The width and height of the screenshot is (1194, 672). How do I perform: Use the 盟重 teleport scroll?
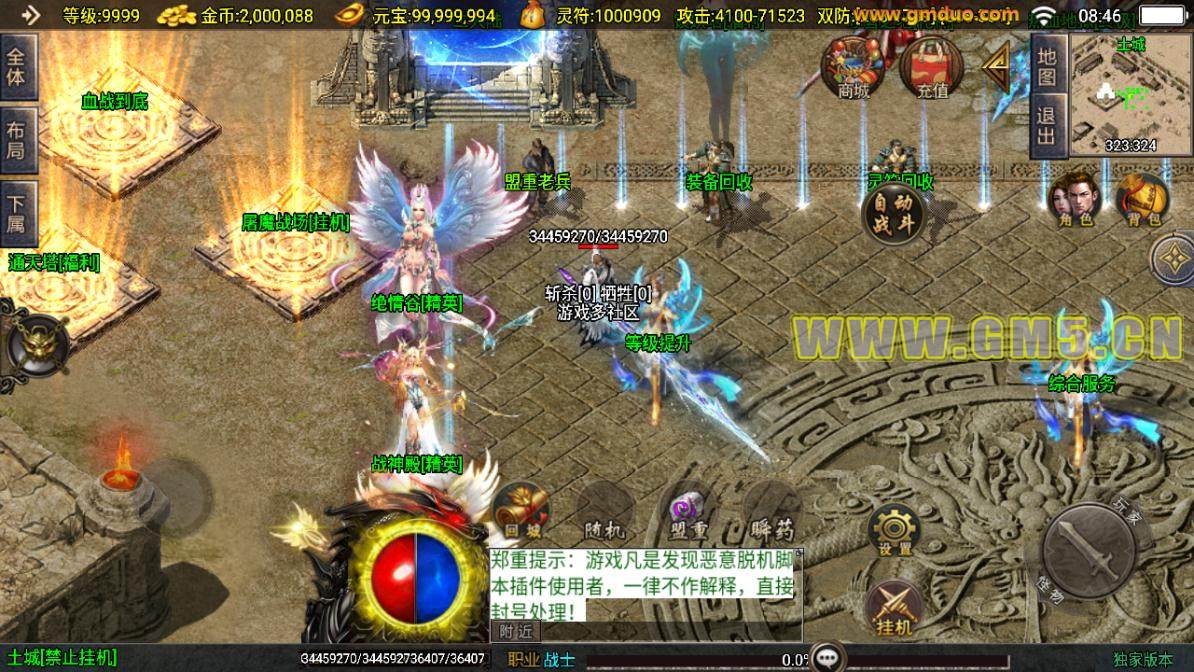[x=689, y=511]
